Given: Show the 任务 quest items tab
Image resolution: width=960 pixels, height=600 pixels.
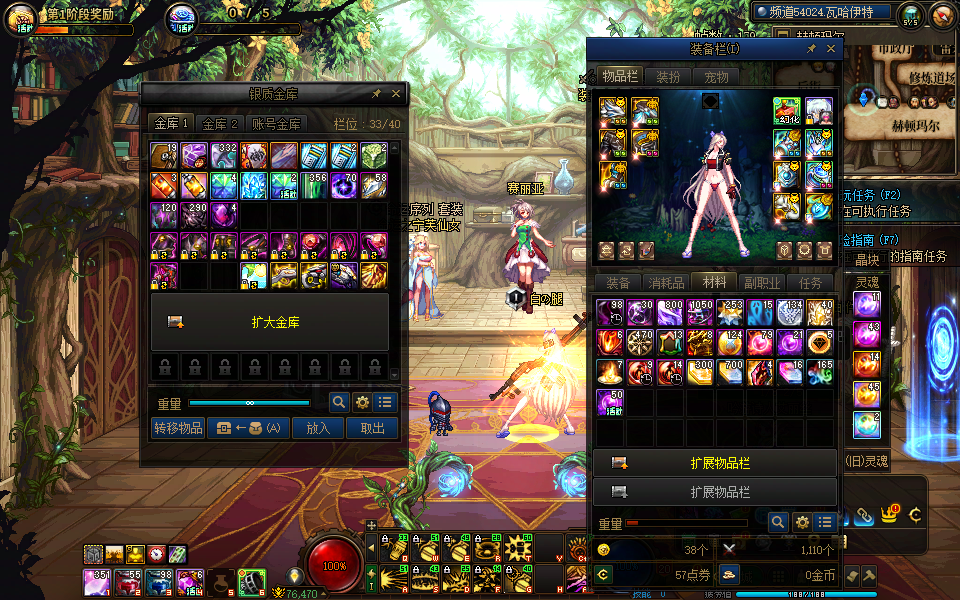Looking at the screenshot, I should pyautogui.click(x=811, y=283).
